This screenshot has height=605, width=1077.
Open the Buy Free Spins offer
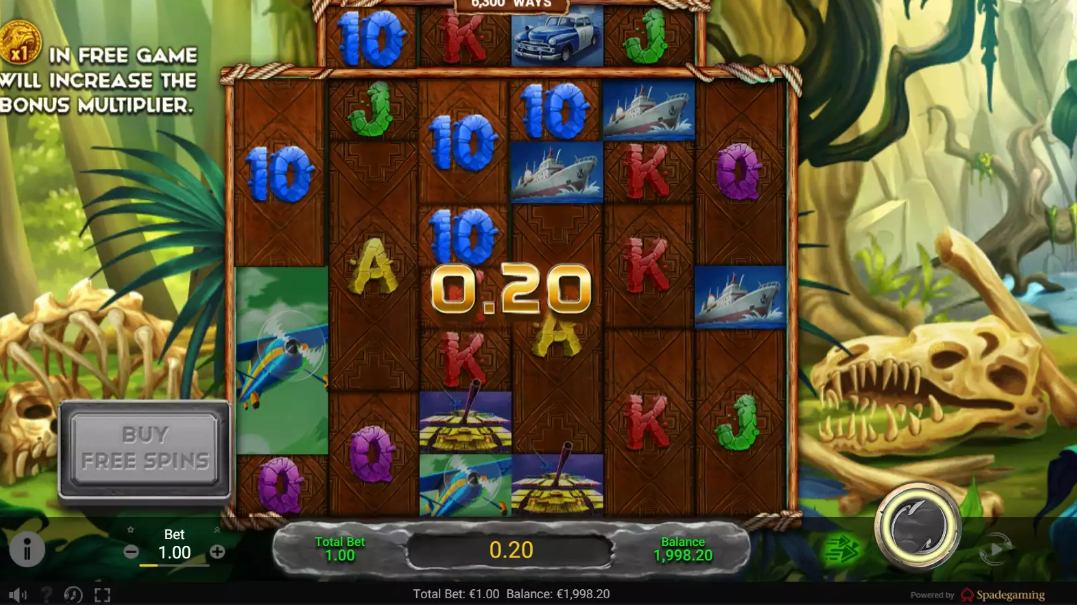click(x=145, y=448)
